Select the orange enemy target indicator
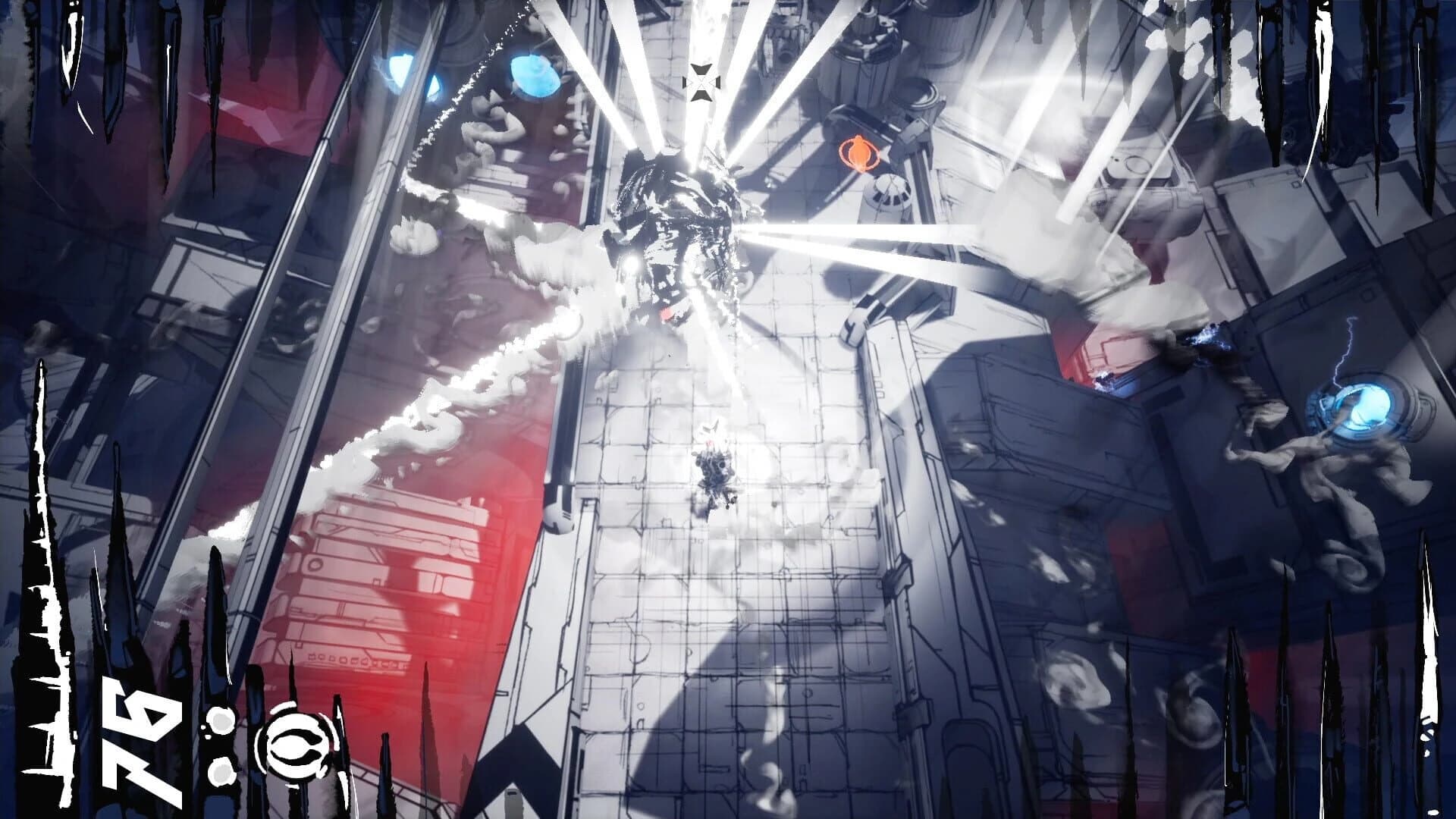The image size is (1456, 819). click(859, 153)
